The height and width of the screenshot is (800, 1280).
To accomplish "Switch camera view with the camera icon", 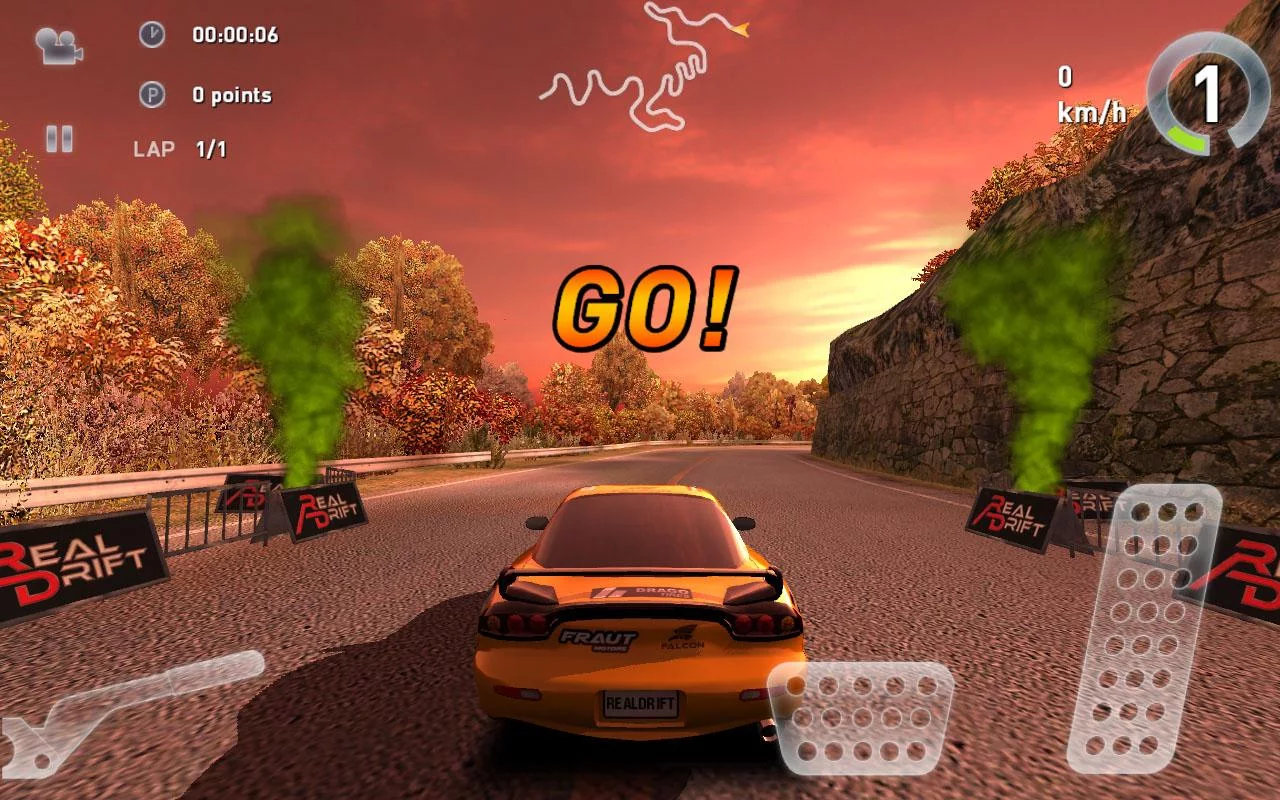I will pyautogui.click(x=58, y=45).
